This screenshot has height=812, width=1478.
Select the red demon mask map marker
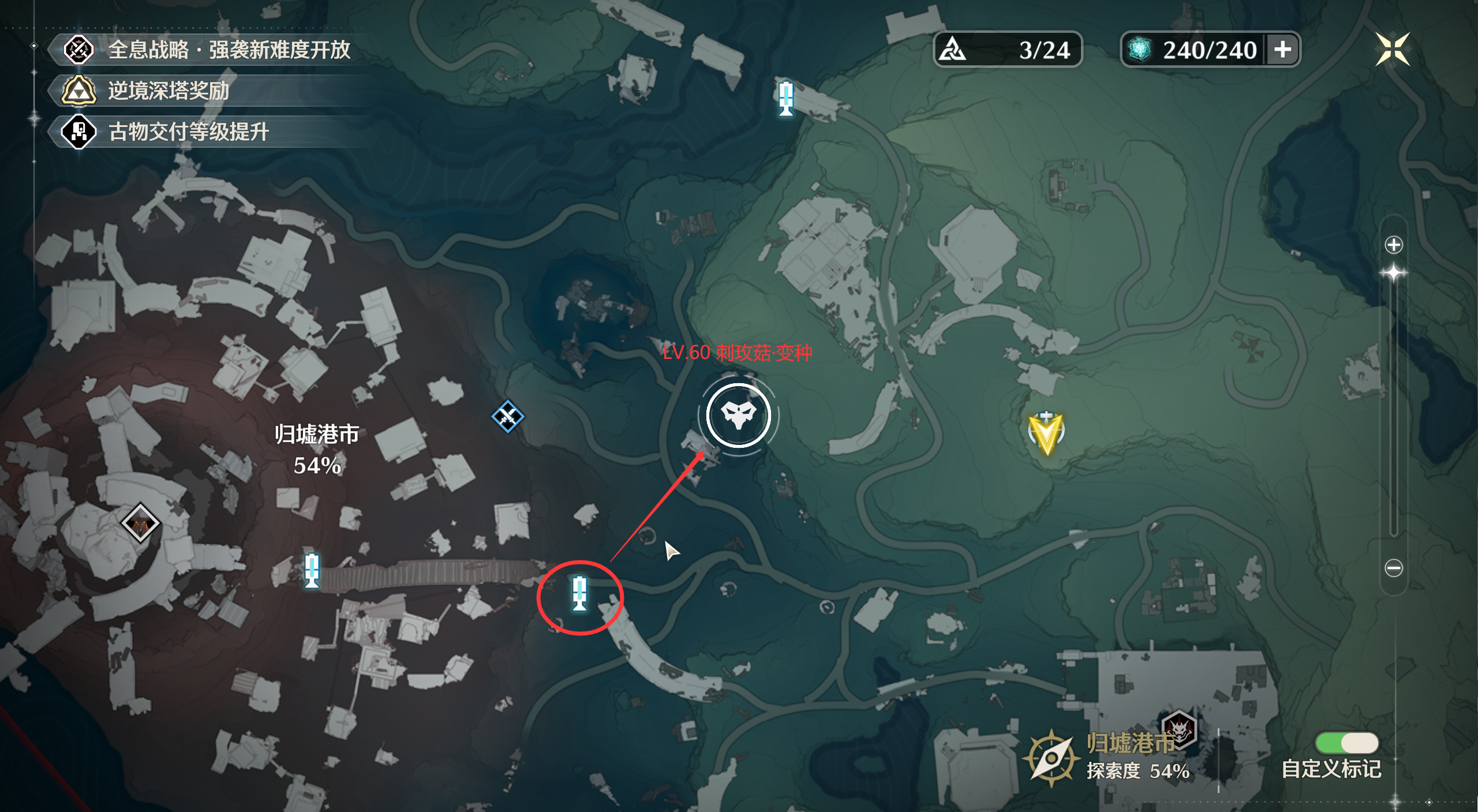click(x=1179, y=730)
